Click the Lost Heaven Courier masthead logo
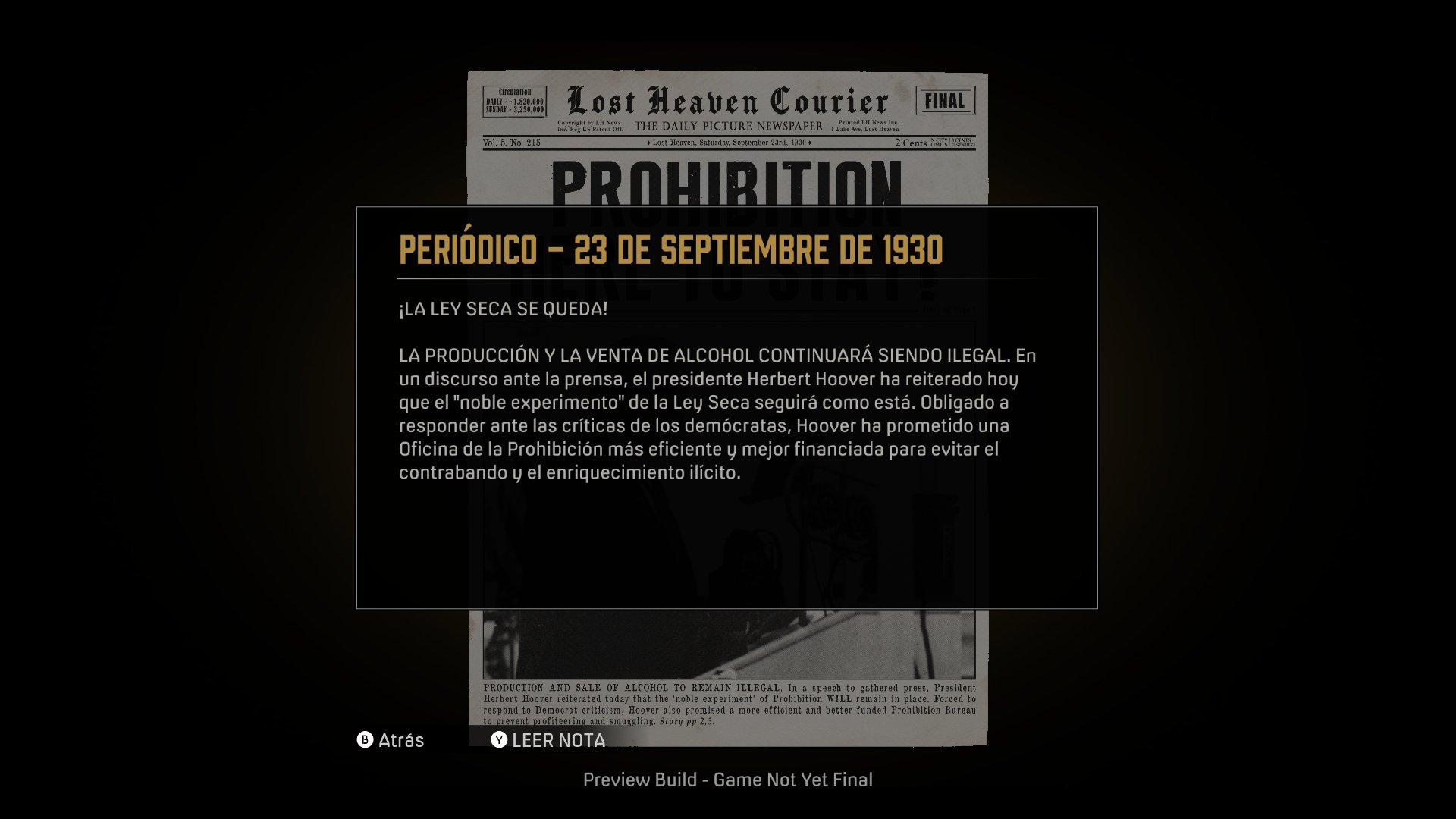This screenshot has width=1456, height=819. 726,99
